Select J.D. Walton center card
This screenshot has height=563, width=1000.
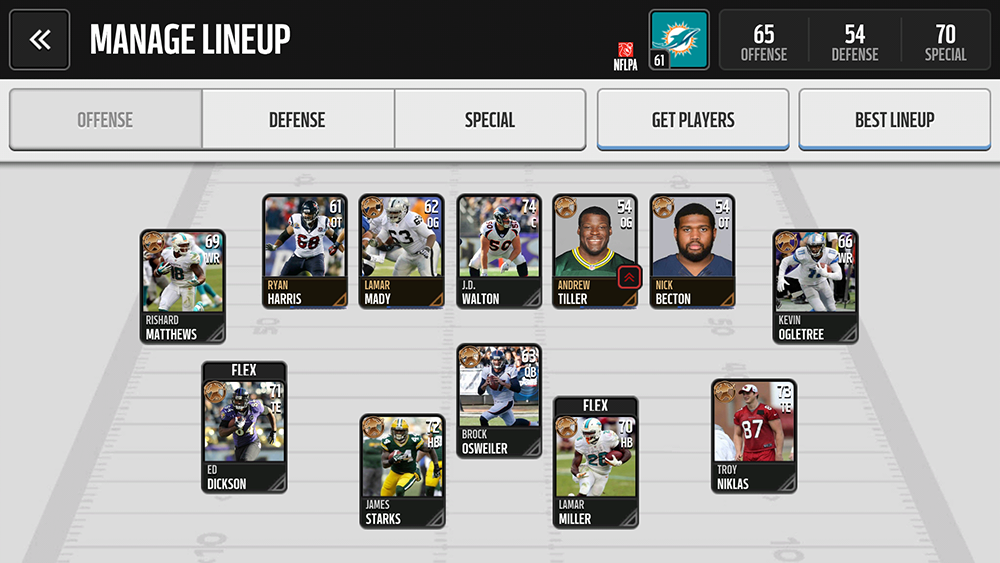(x=499, y=251)
